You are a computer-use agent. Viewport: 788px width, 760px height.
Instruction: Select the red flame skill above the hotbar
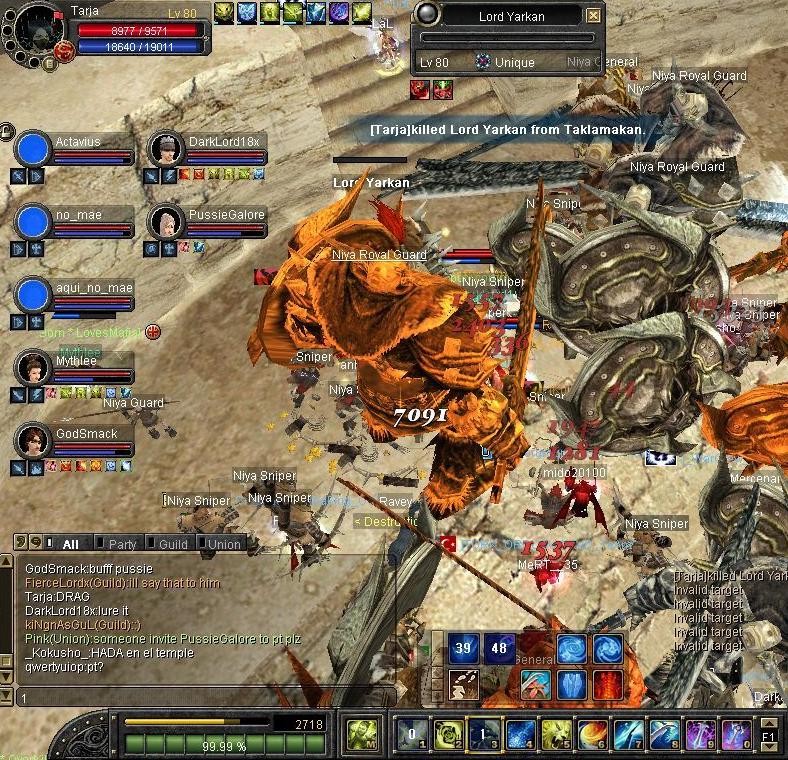coord(608,685)
